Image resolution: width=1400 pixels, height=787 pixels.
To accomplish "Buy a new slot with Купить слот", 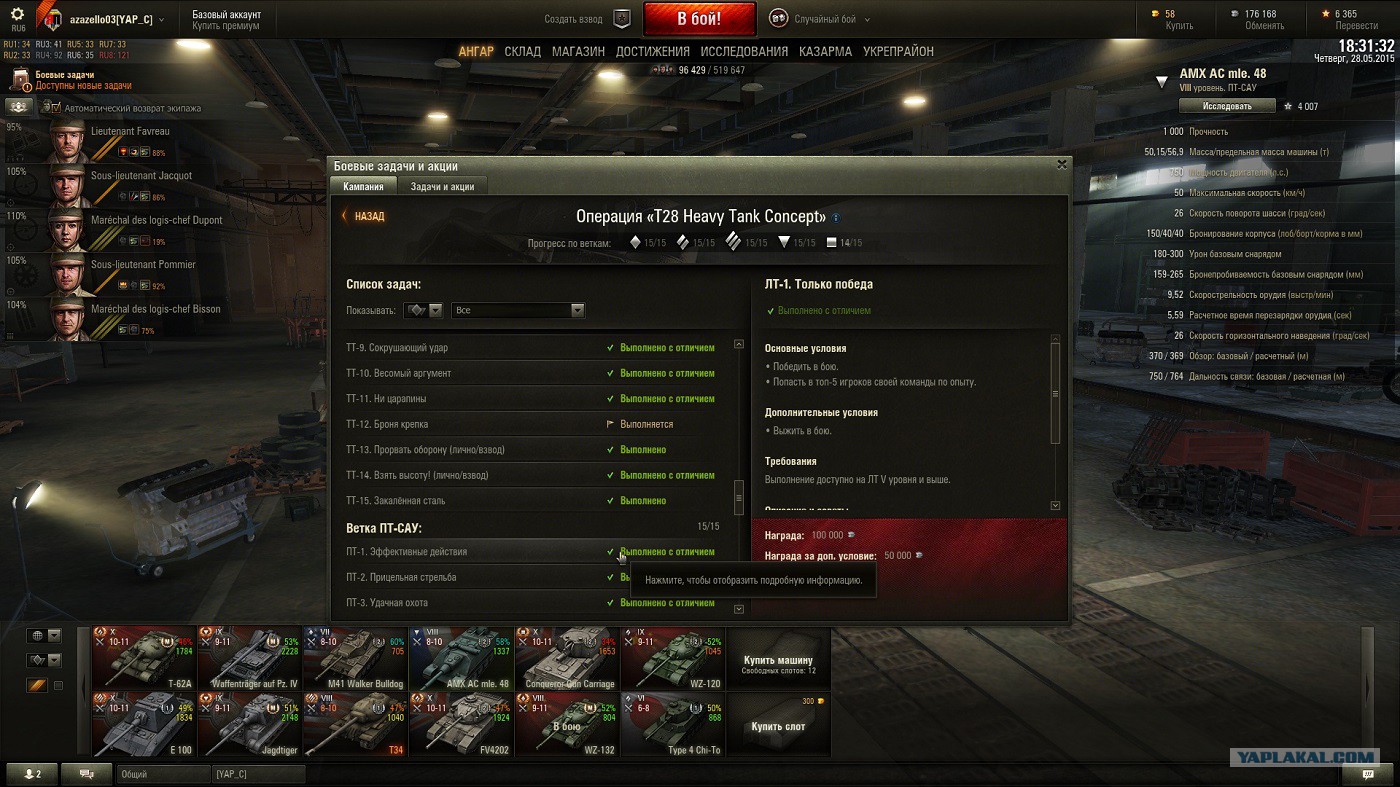I will [x=779, y=726].
